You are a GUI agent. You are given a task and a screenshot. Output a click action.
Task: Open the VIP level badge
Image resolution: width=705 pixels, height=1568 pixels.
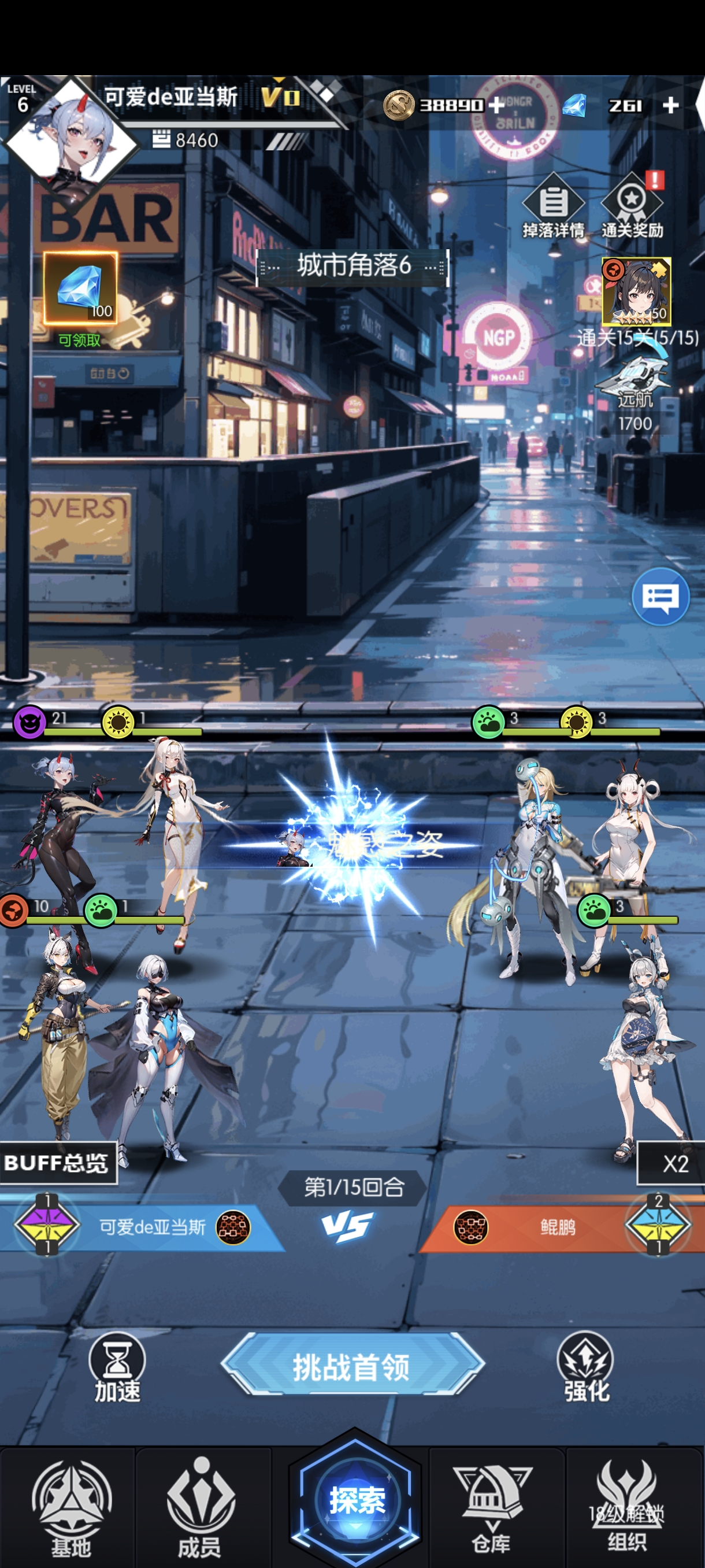[280, 96]
